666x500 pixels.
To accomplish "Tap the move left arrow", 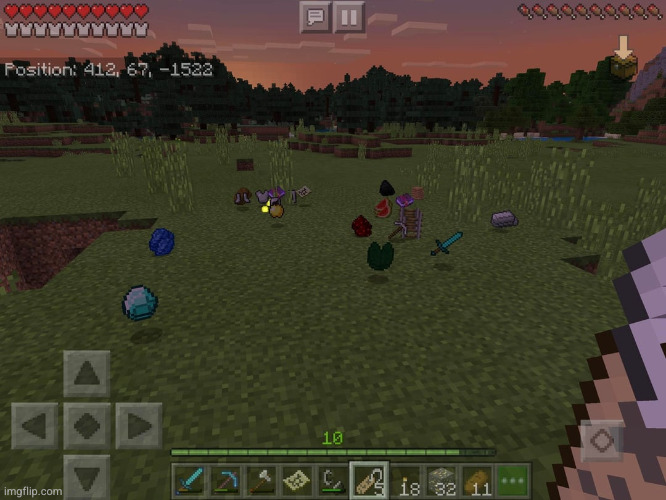I will tap(36, 426).
